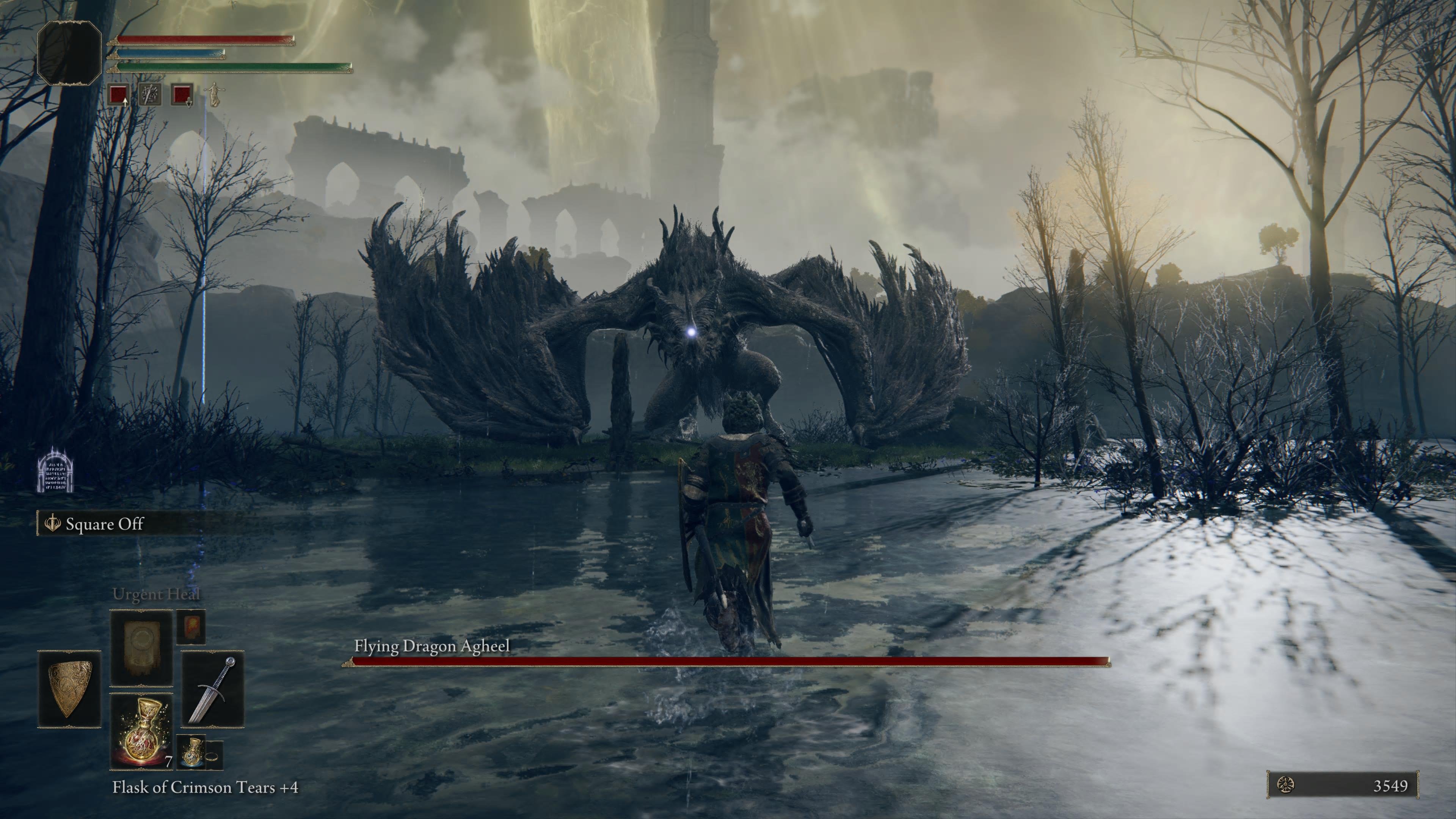Choose the Urgent Heal incantation slot

point(141,647)
